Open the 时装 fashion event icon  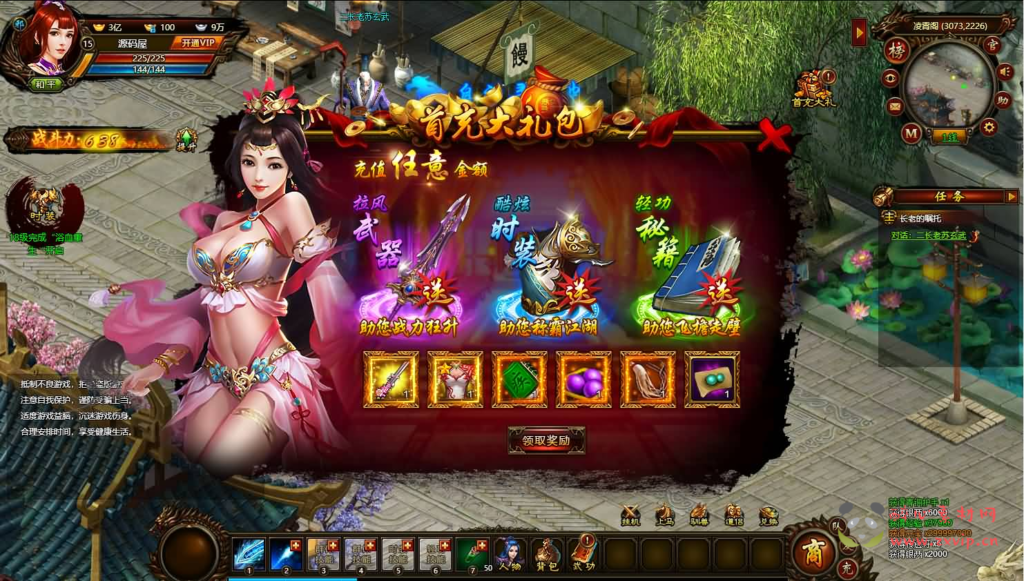(x=45, y=205)
